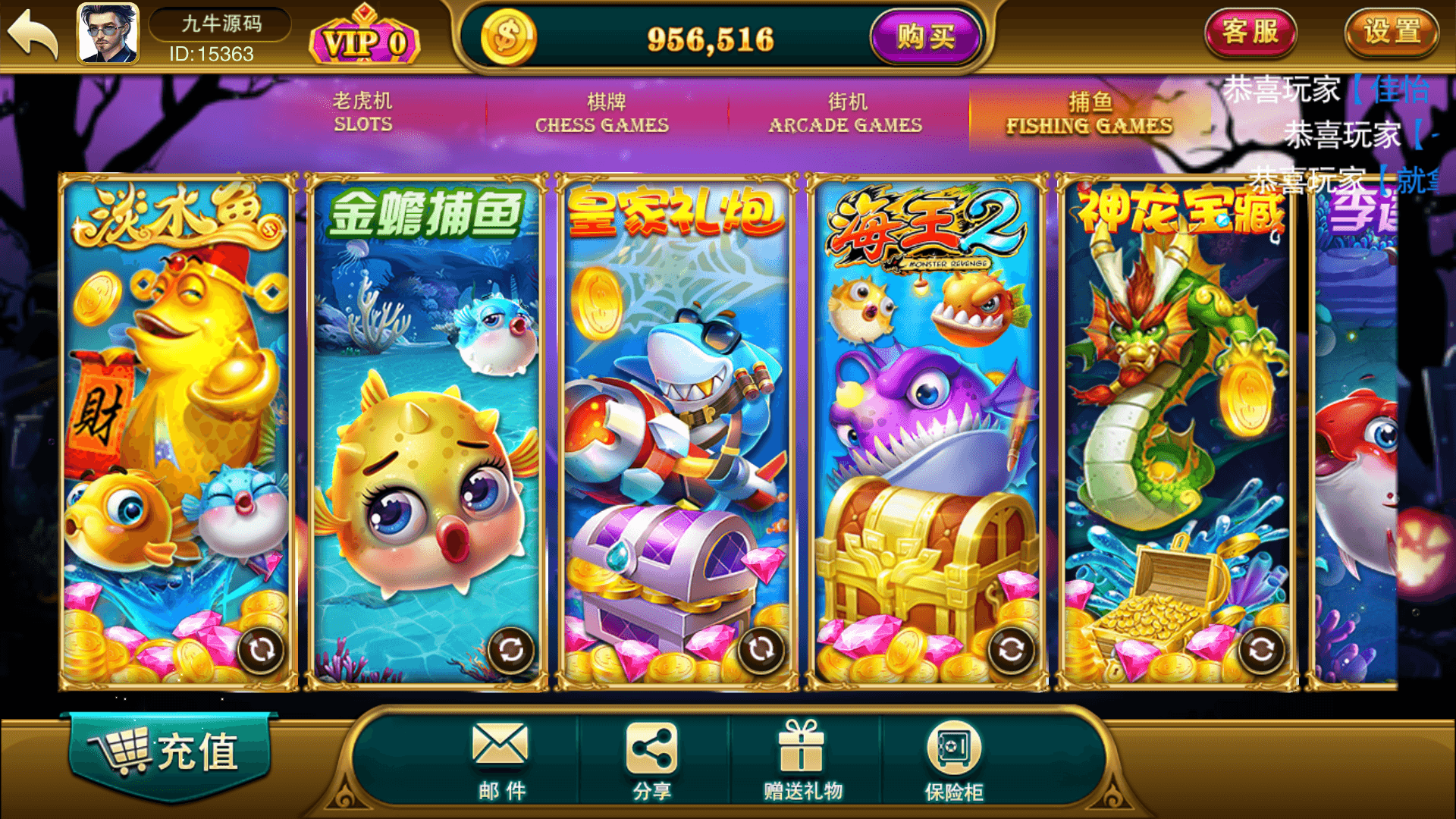
Task: Switch to the Chess Games tab
Action: pos(602,113)
